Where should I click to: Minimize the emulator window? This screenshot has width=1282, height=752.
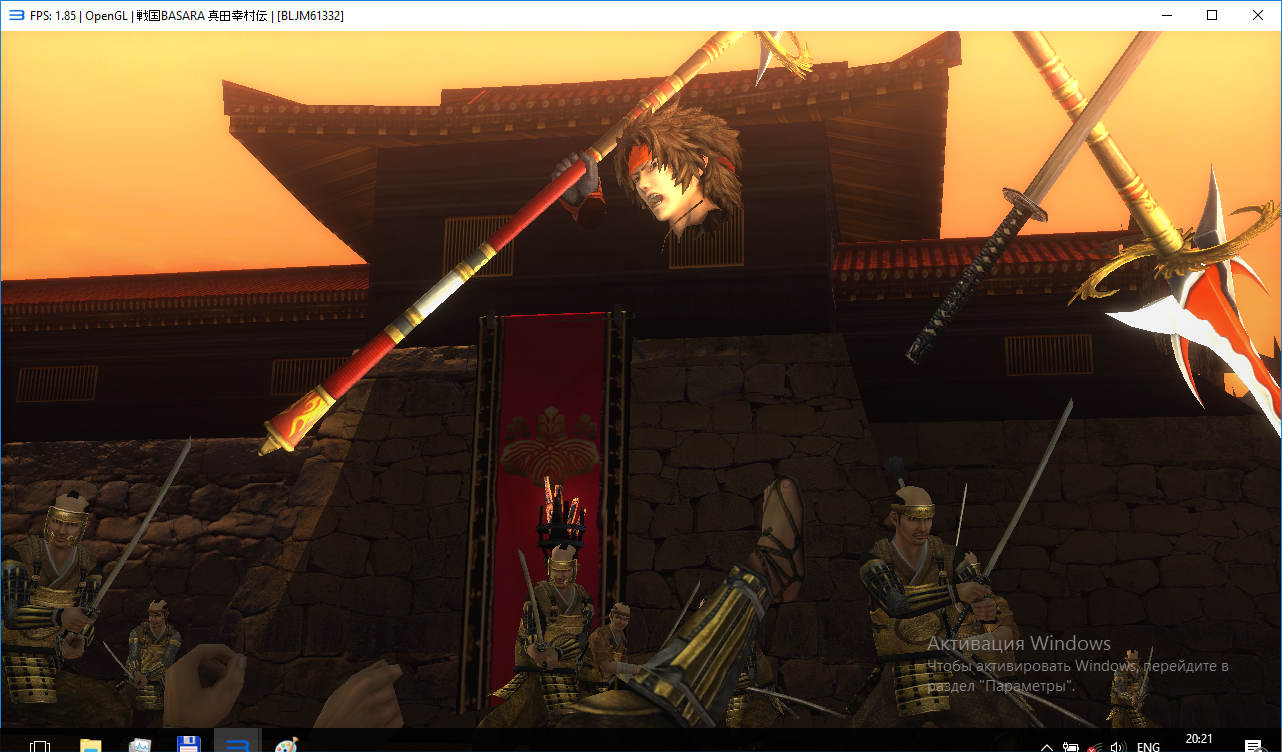click(x=1165, y=15)
